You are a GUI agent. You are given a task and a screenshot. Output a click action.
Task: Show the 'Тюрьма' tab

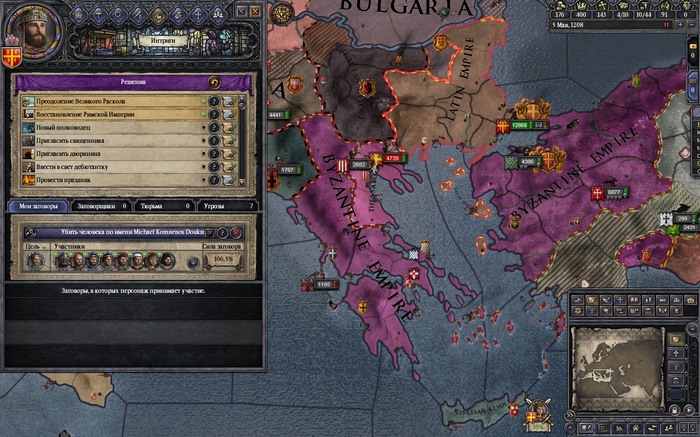[163, 205]
